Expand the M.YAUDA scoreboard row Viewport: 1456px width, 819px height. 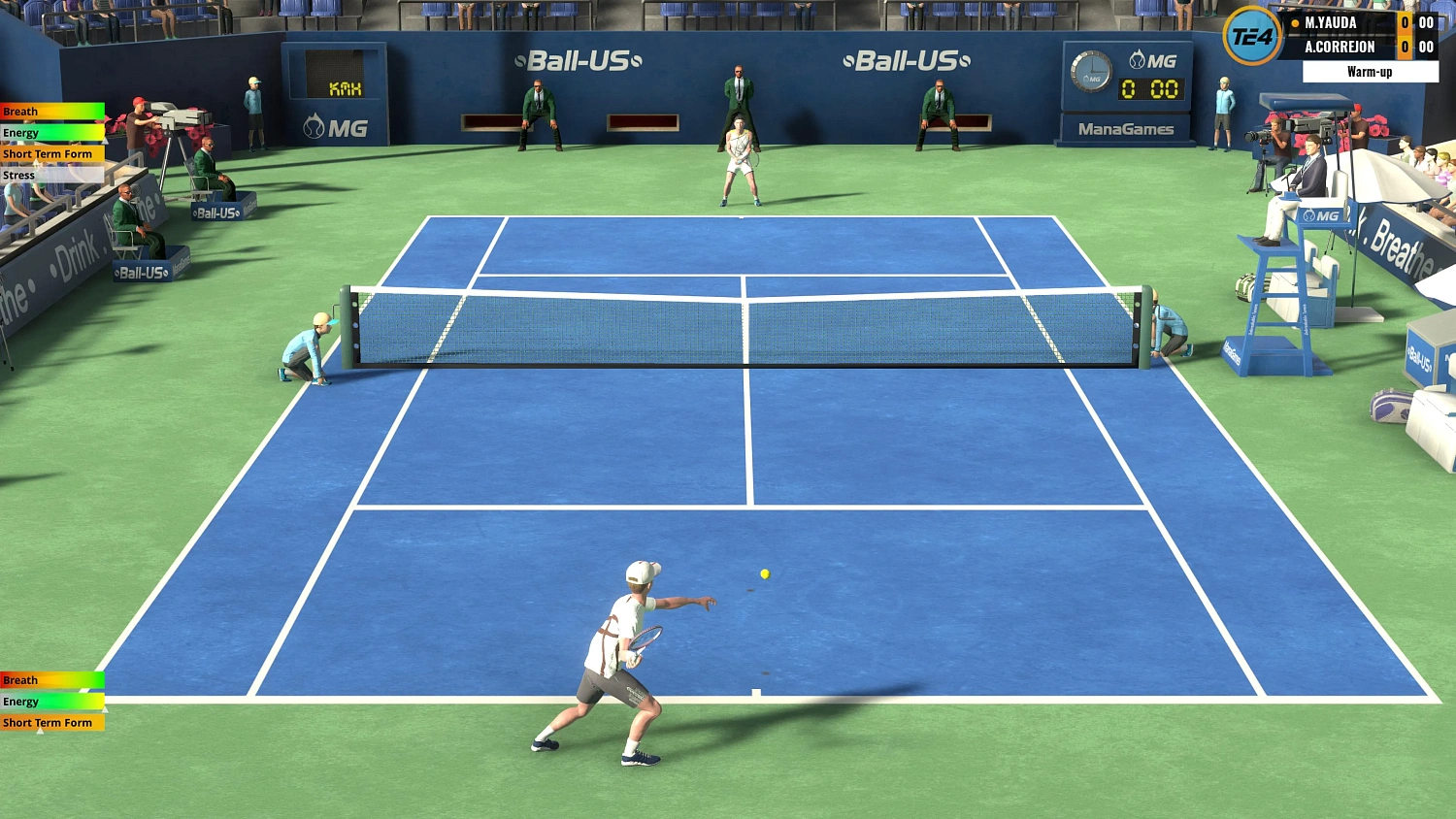[1349, 22]
